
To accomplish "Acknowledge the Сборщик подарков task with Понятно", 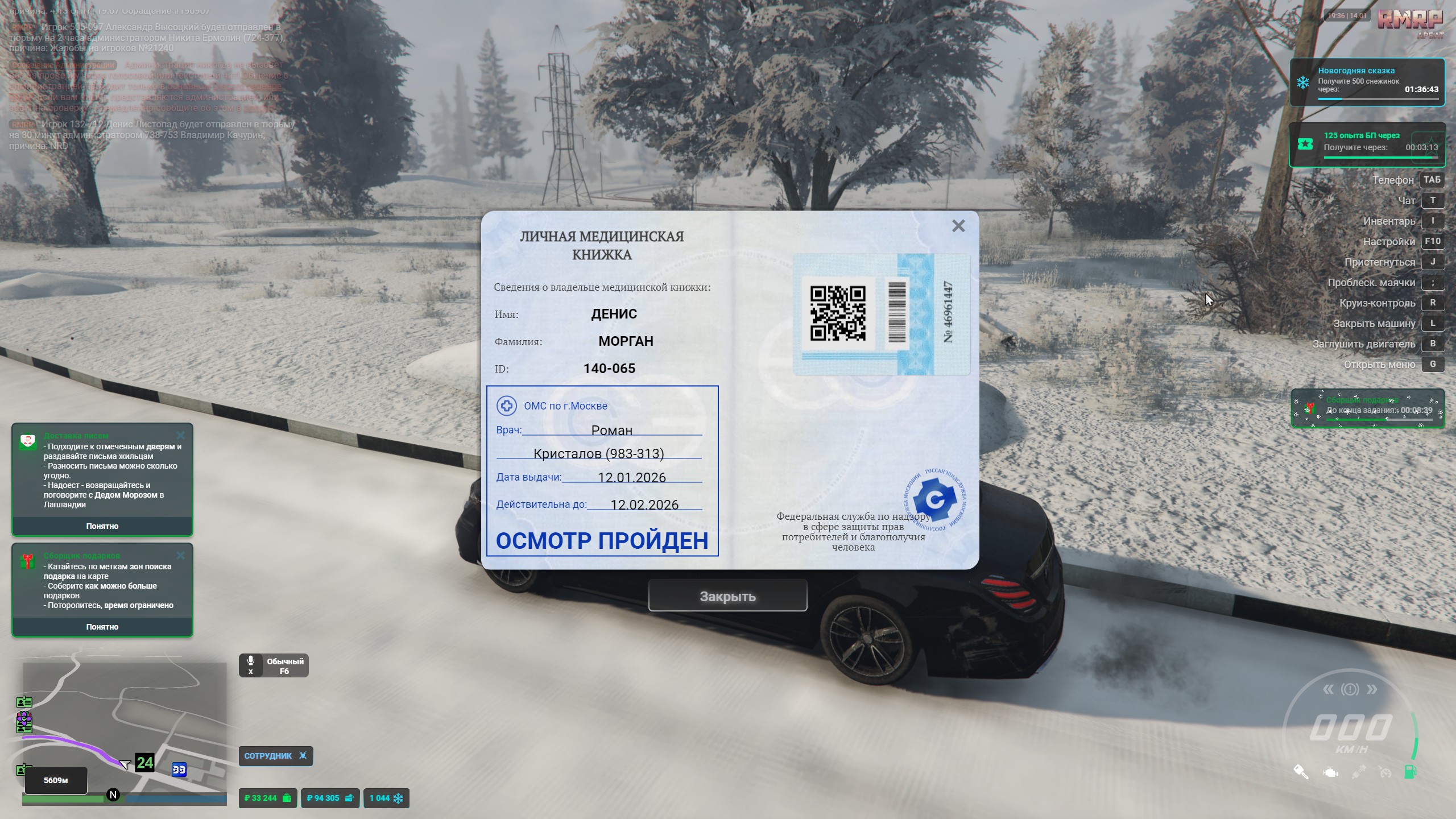I will (102, 627).
